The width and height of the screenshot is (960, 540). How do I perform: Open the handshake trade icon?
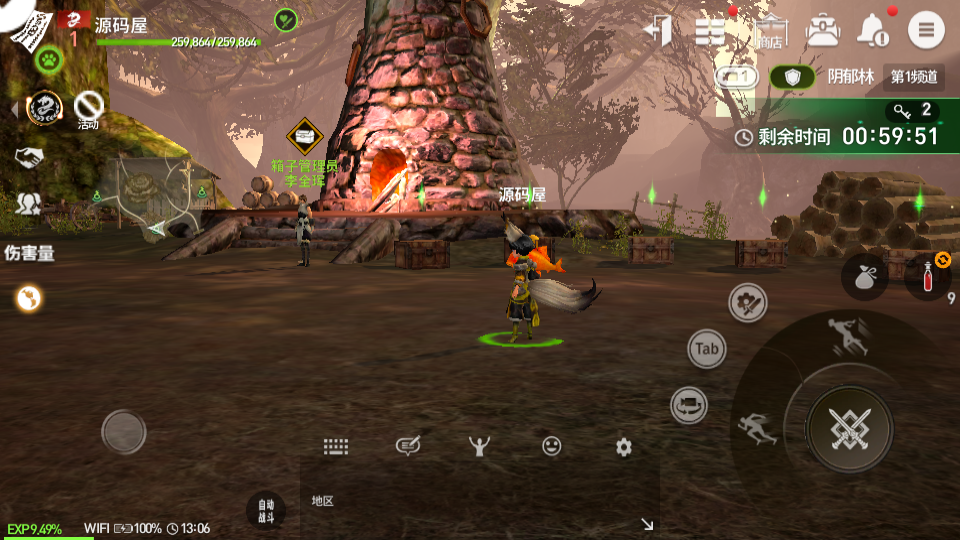pyautogui.click(x=29, y=157)
